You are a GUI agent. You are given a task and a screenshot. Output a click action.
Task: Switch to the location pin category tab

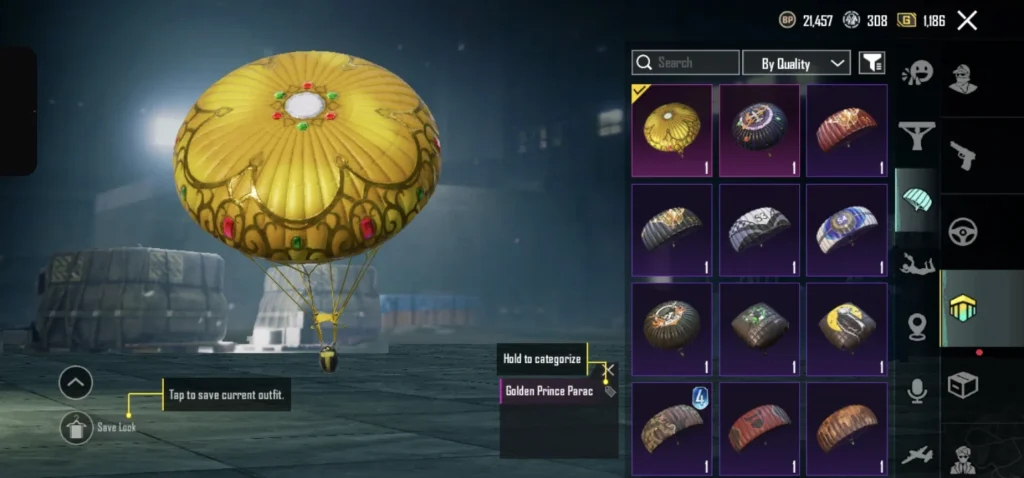[917, 326]
